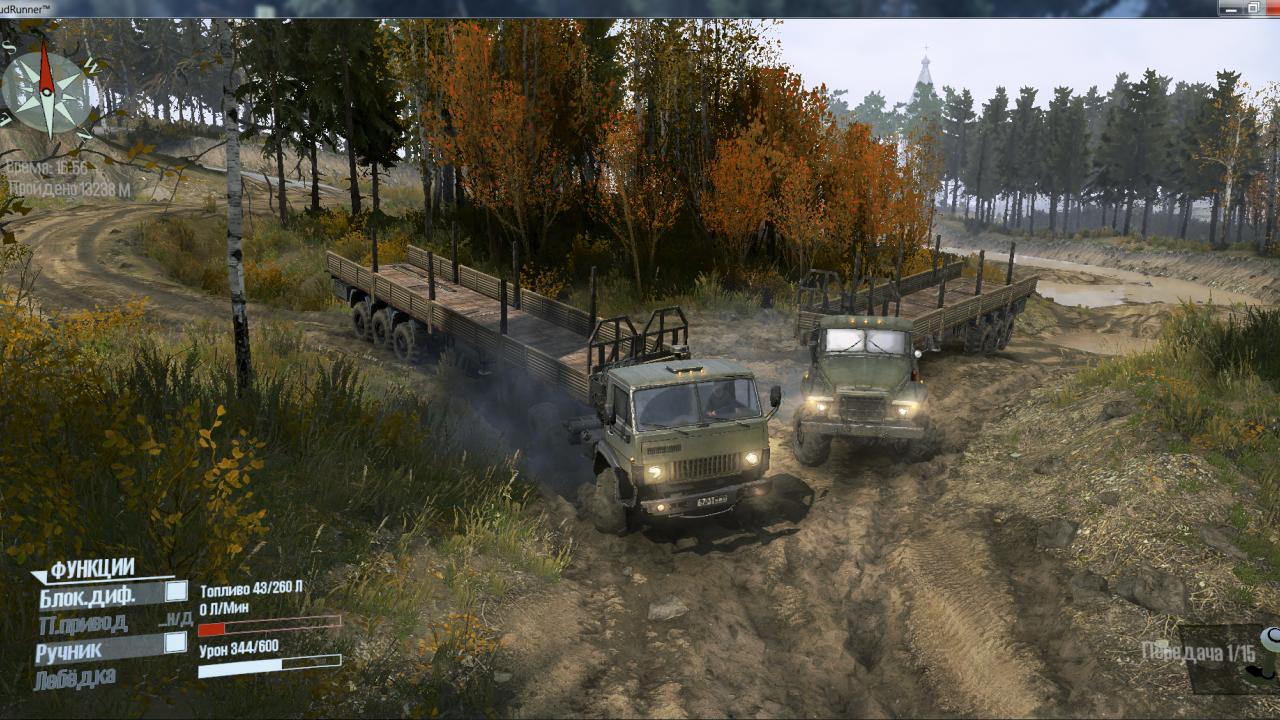Toggle the Ручник handbrake checkbox
The image size is (1280, 720).
point(175,643)
